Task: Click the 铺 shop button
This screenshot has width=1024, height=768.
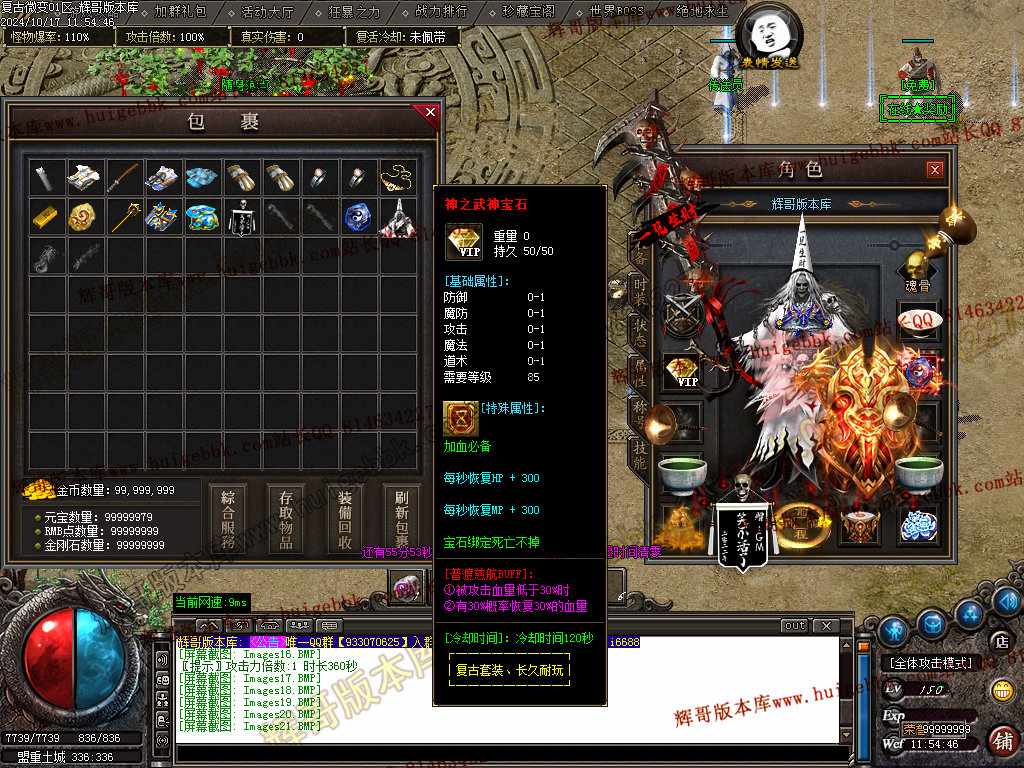Action: pyautogui.click(x=1001, y=741)
